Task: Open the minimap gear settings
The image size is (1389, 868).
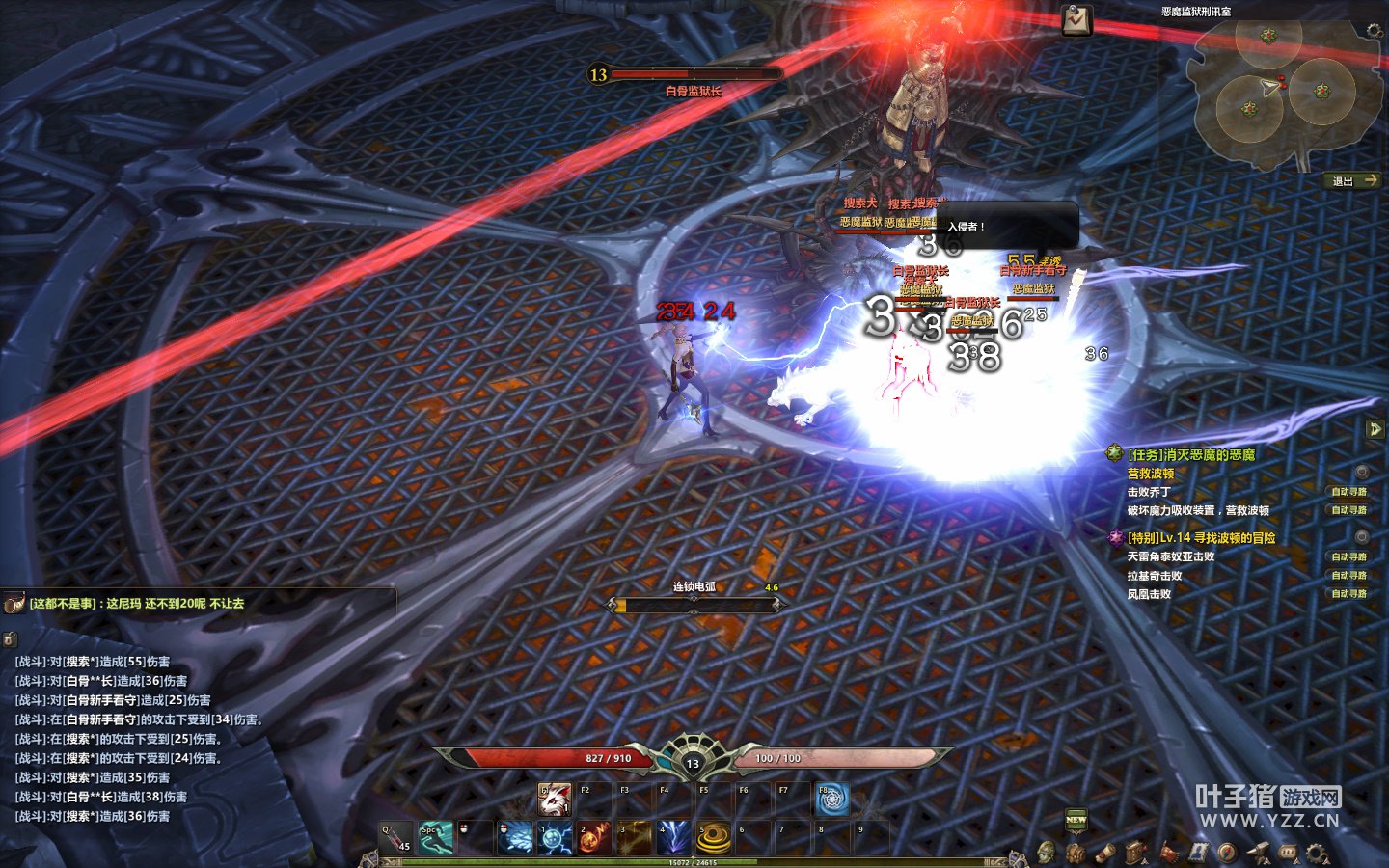Action: click(x=1375, y=32)
